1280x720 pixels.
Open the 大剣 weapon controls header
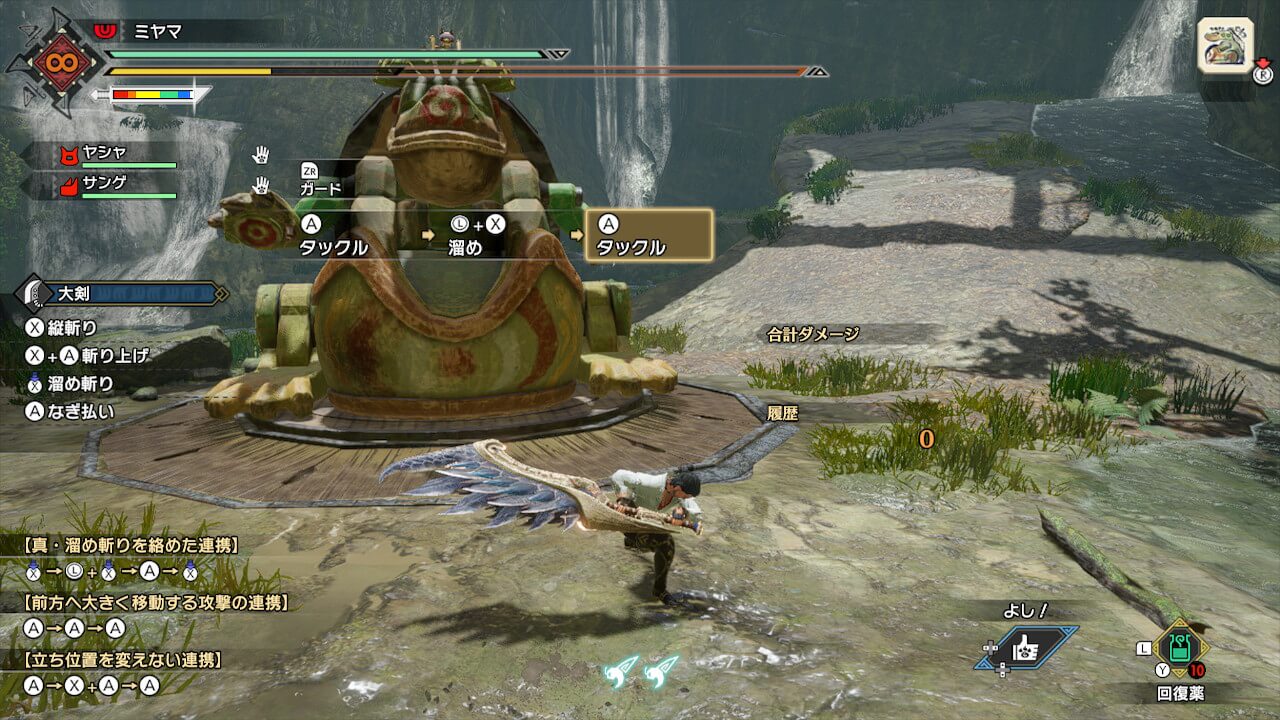[x=120, y=293]
